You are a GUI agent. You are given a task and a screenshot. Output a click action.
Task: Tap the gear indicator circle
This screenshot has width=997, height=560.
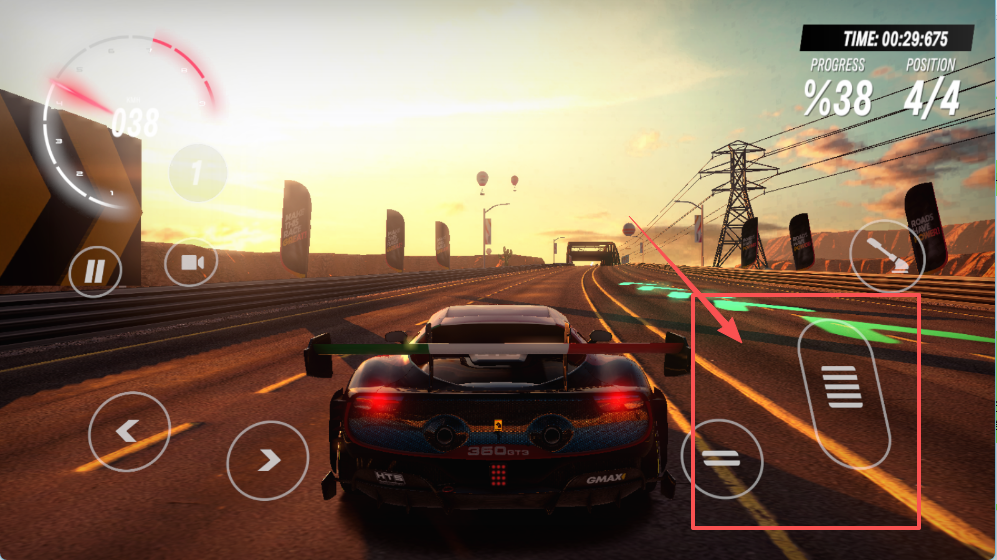click(x=198, y=173)
